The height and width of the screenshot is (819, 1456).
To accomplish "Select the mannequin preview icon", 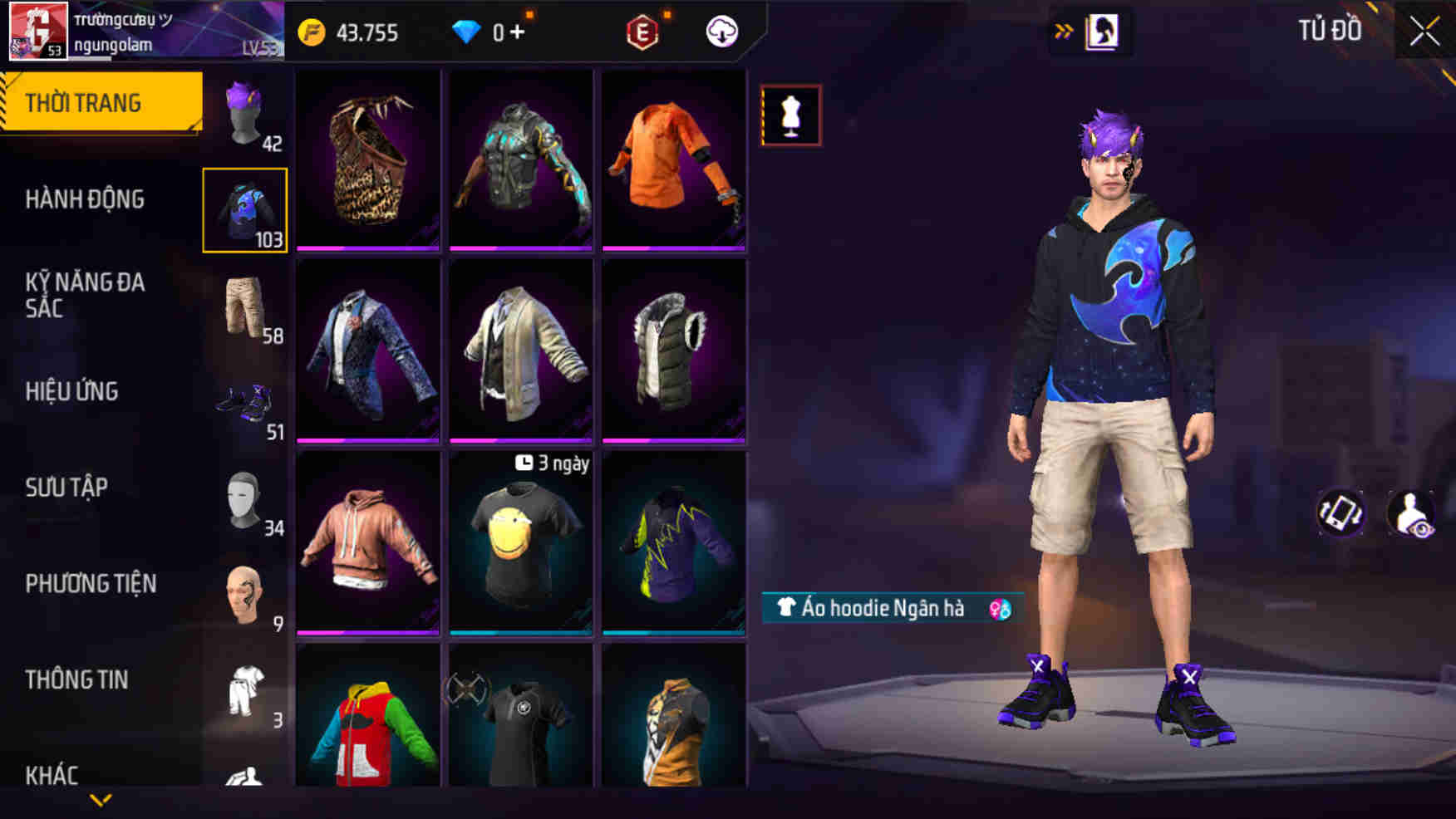I will pyautogui.click(x=790, y=114).
